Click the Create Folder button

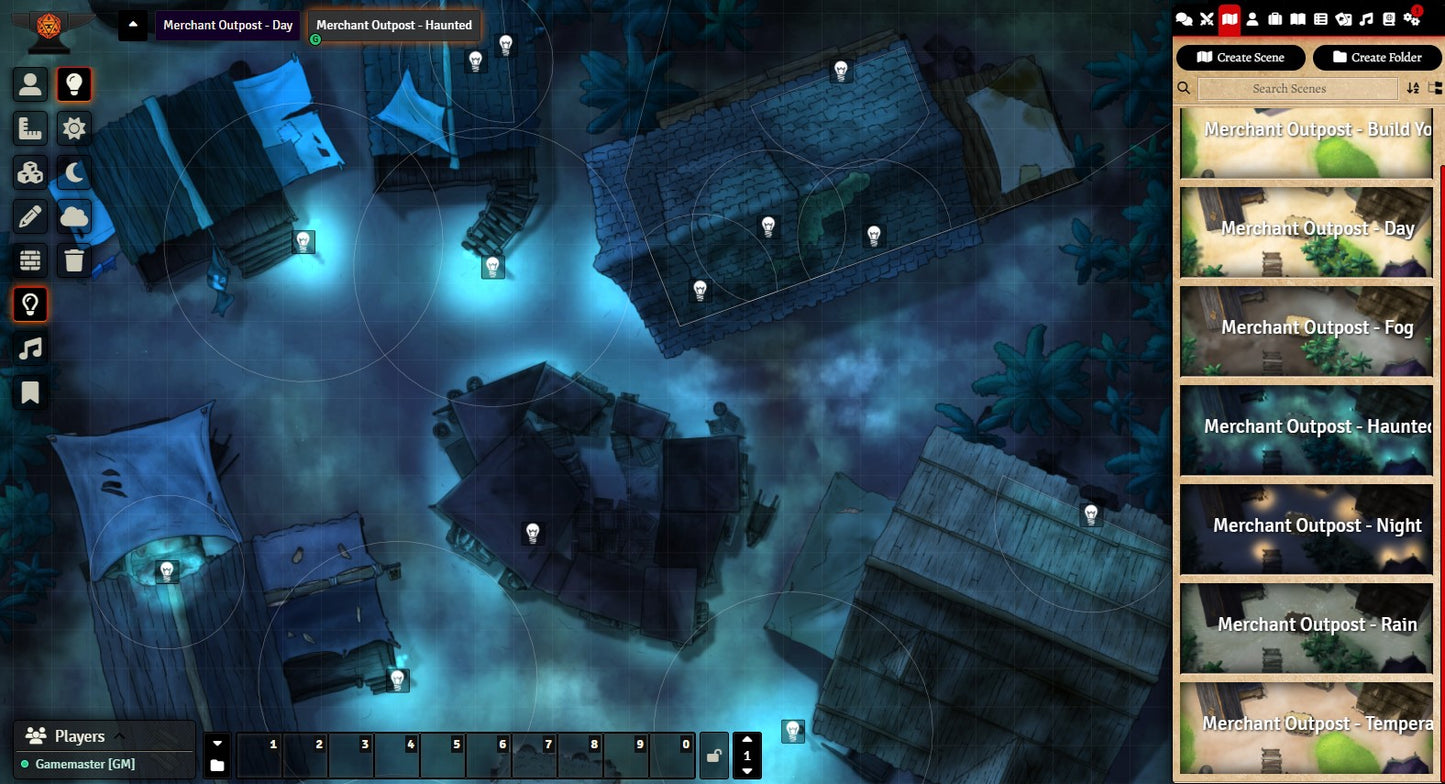click(x=1376, y=57)
